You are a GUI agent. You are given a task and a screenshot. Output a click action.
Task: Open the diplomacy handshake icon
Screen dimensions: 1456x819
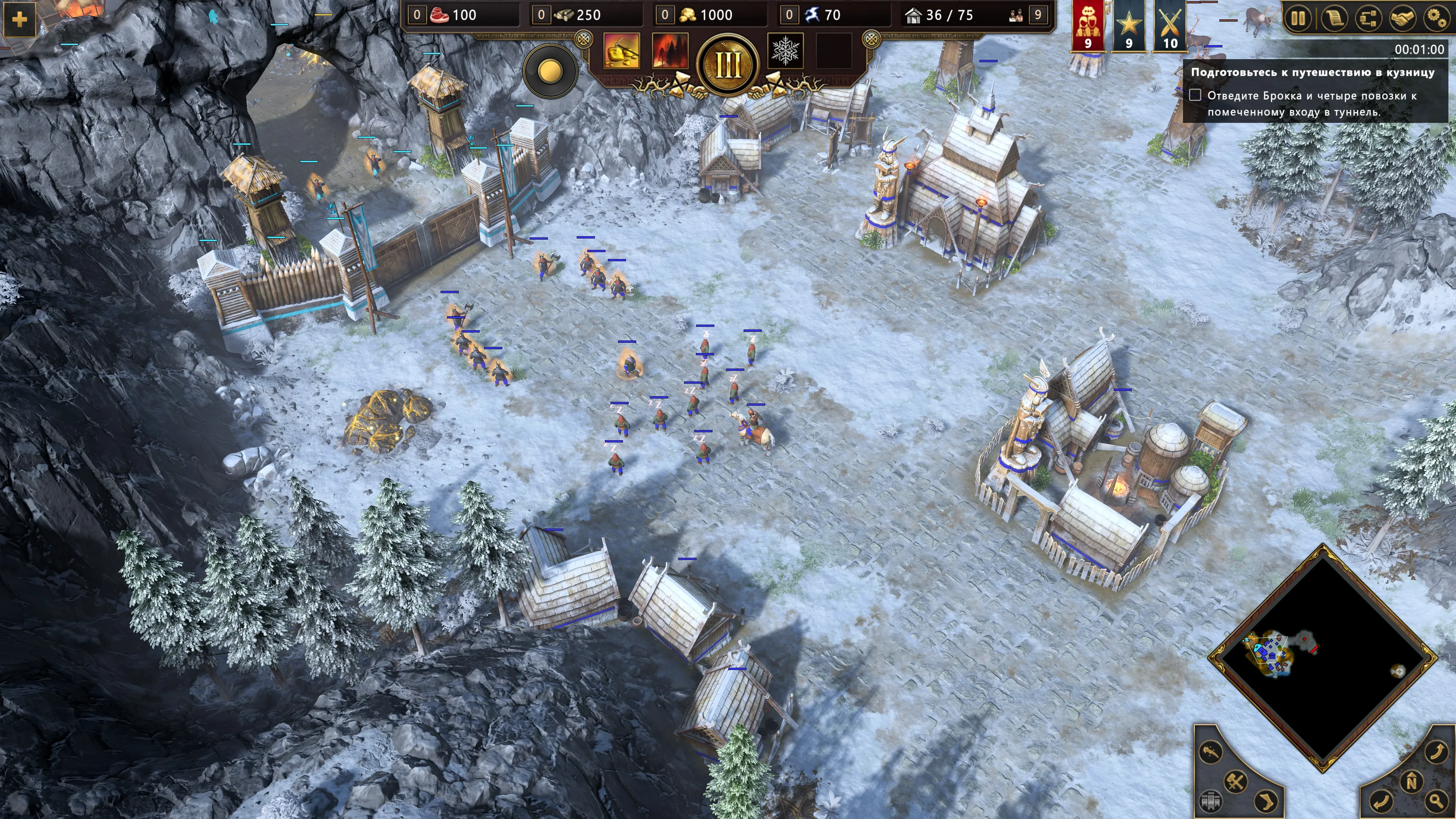pos(1402,18)
